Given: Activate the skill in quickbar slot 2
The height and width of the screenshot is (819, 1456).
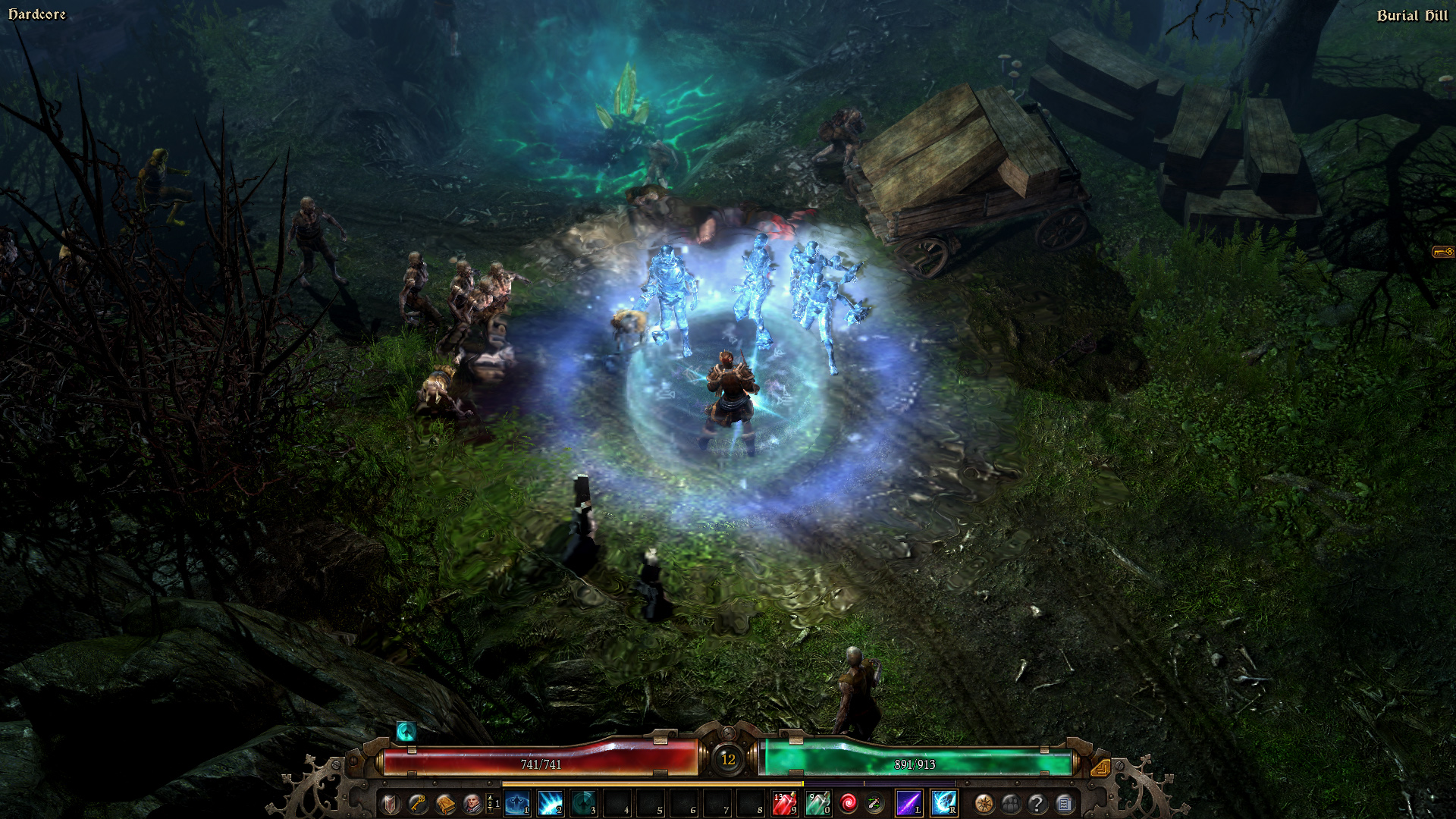Looking at the screenshot, I should click(x=549, y=802).
